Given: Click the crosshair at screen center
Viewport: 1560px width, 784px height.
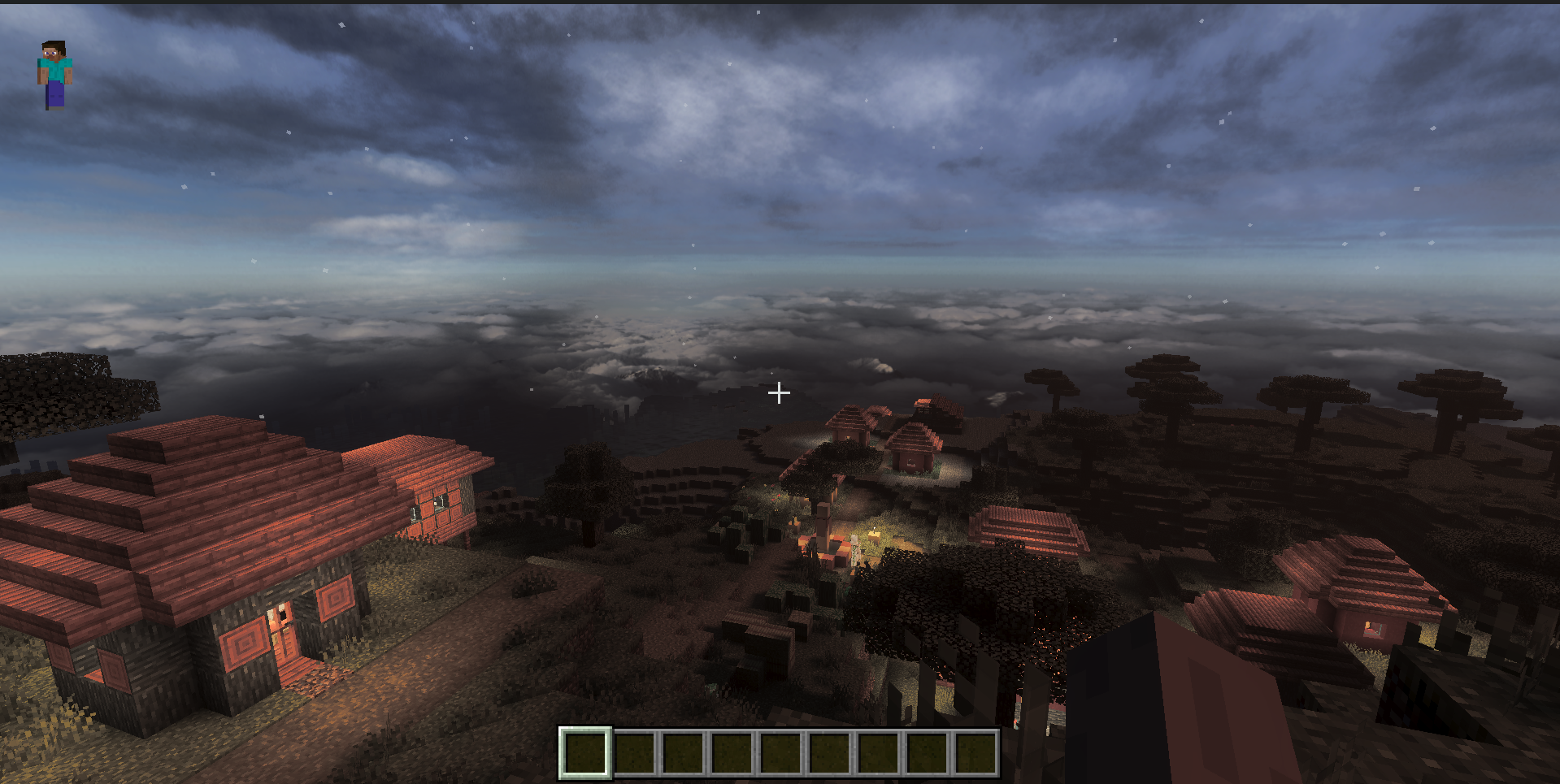Looking at the screenshot, I should click(x=778, y=393).
